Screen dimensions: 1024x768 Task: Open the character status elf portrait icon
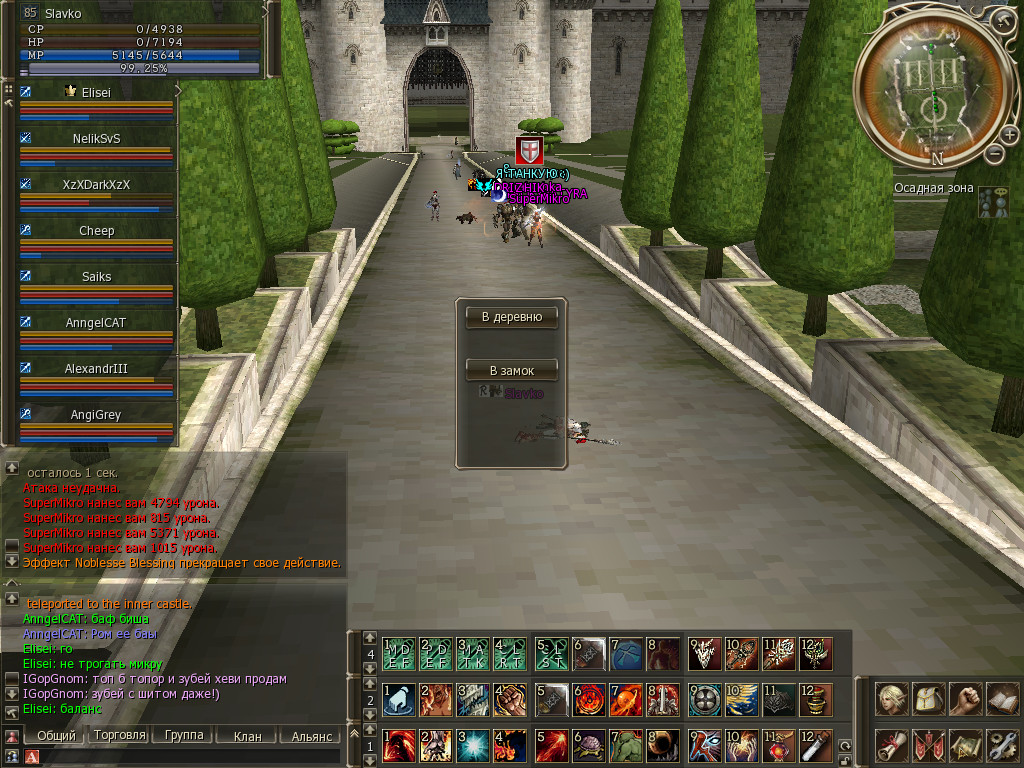(893, 699)
